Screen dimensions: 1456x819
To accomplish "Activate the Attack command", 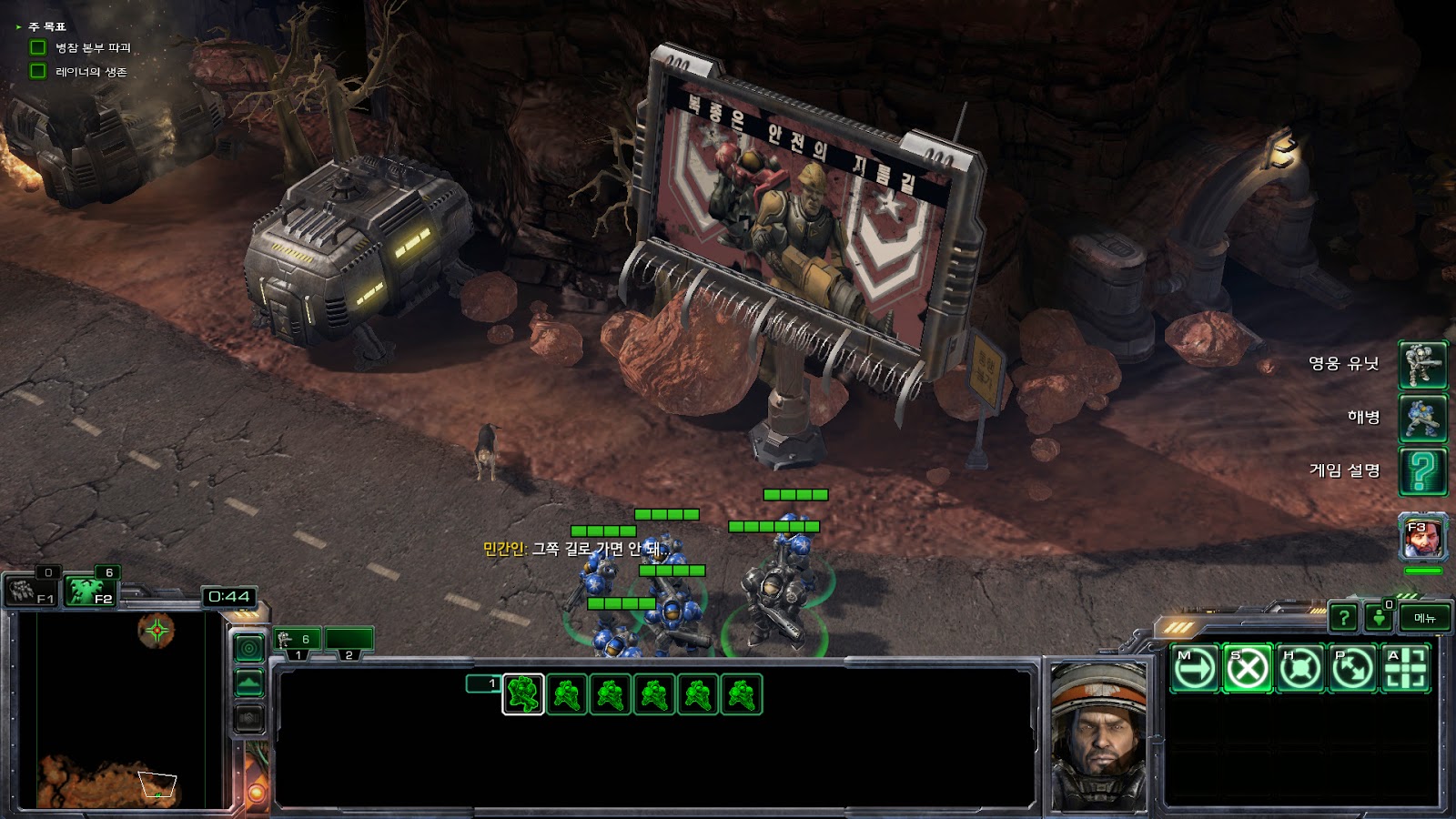I will [1405, 670].
